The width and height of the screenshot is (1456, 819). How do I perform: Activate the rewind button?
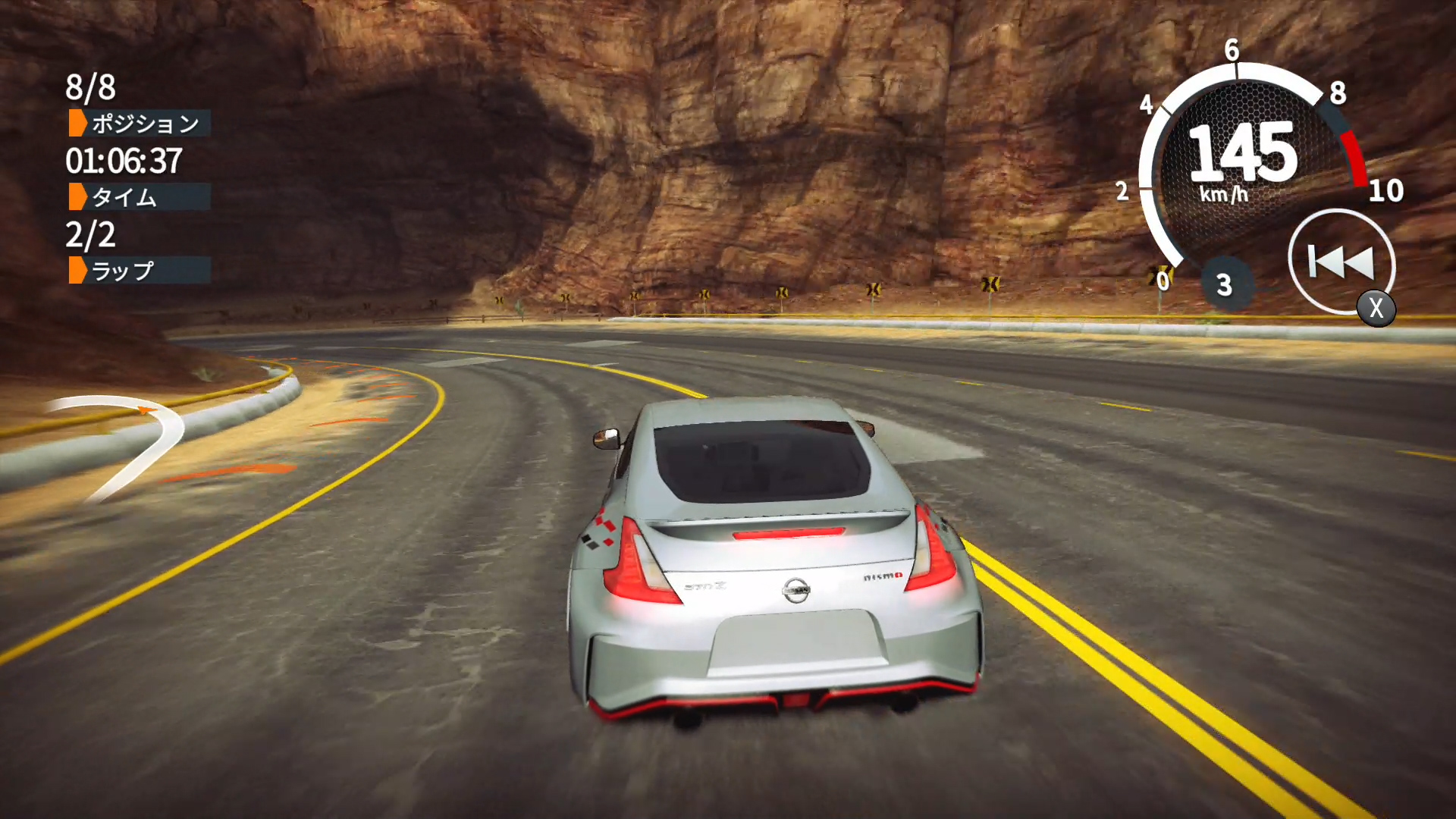(1341, 262)
